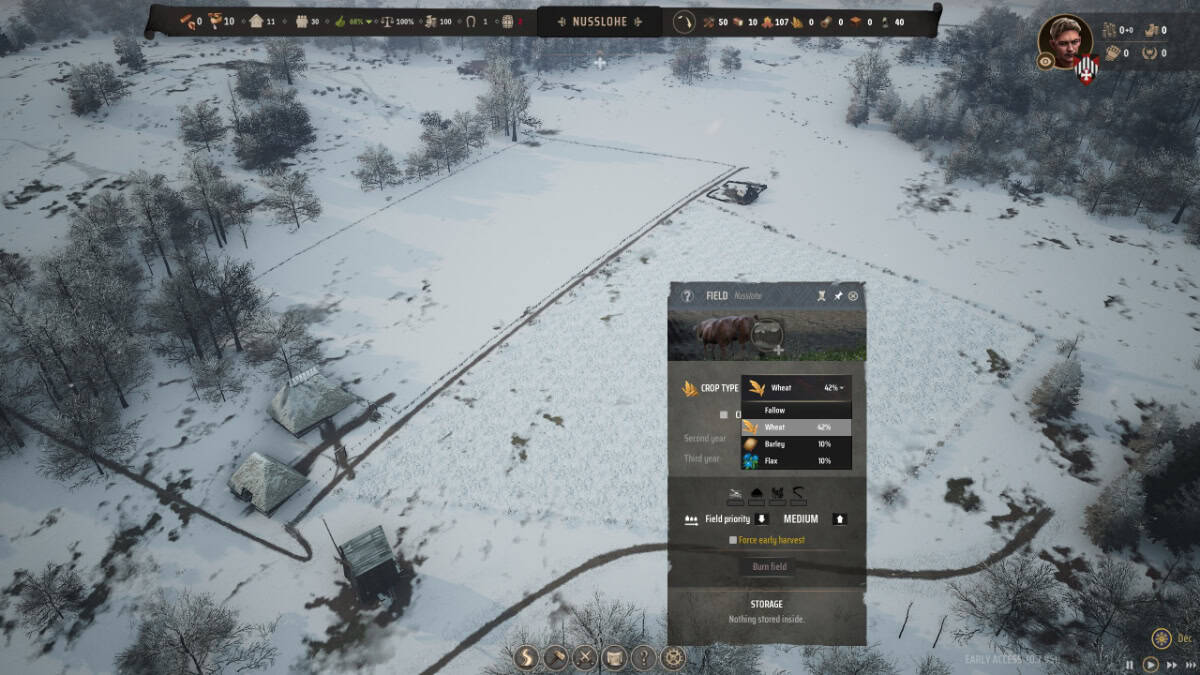Pause the game speed
Image resolution: width=1200 pixels, height=675 pixels.
1130,664
